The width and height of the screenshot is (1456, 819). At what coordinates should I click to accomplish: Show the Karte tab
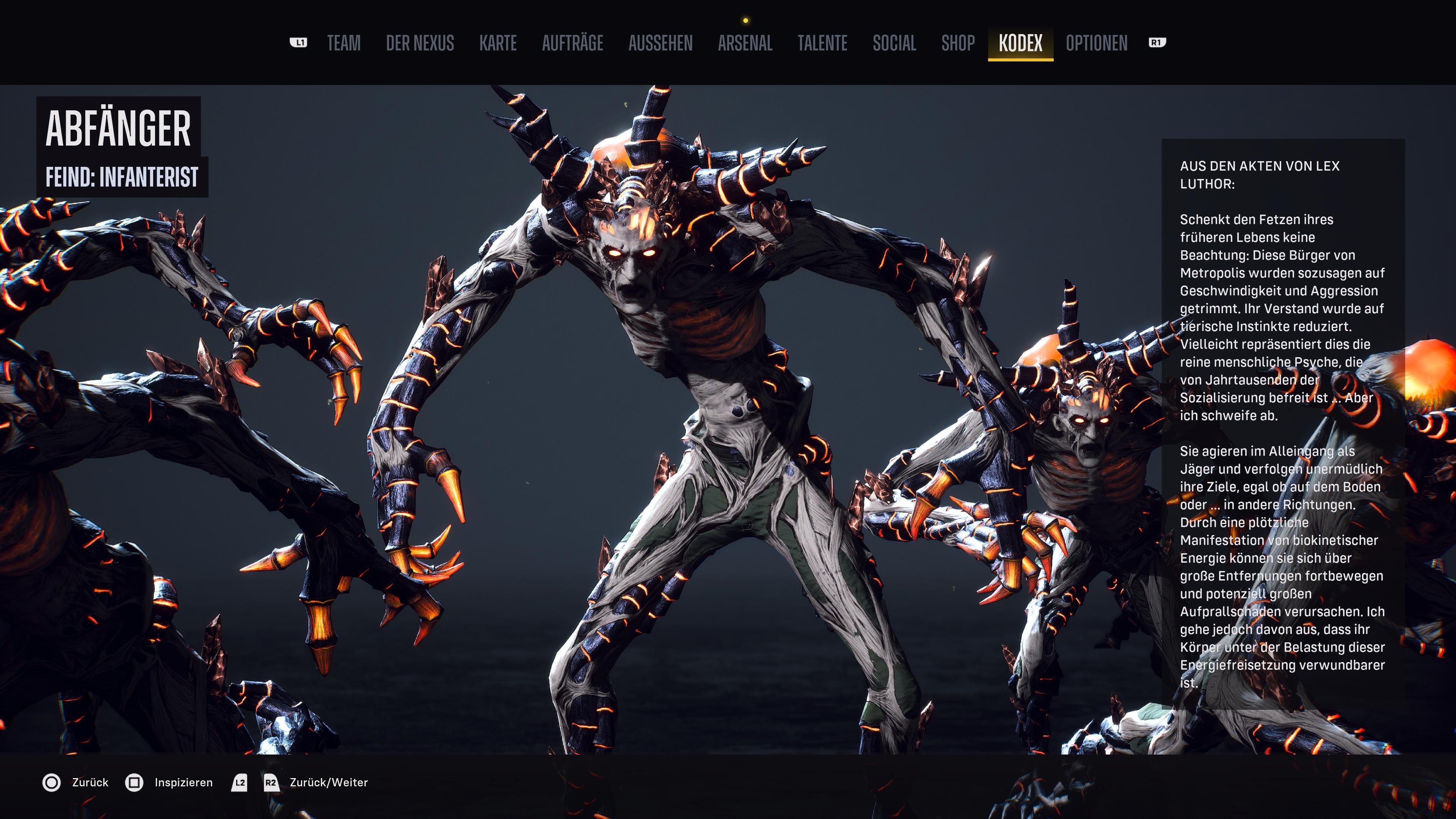tap(498, 43)
